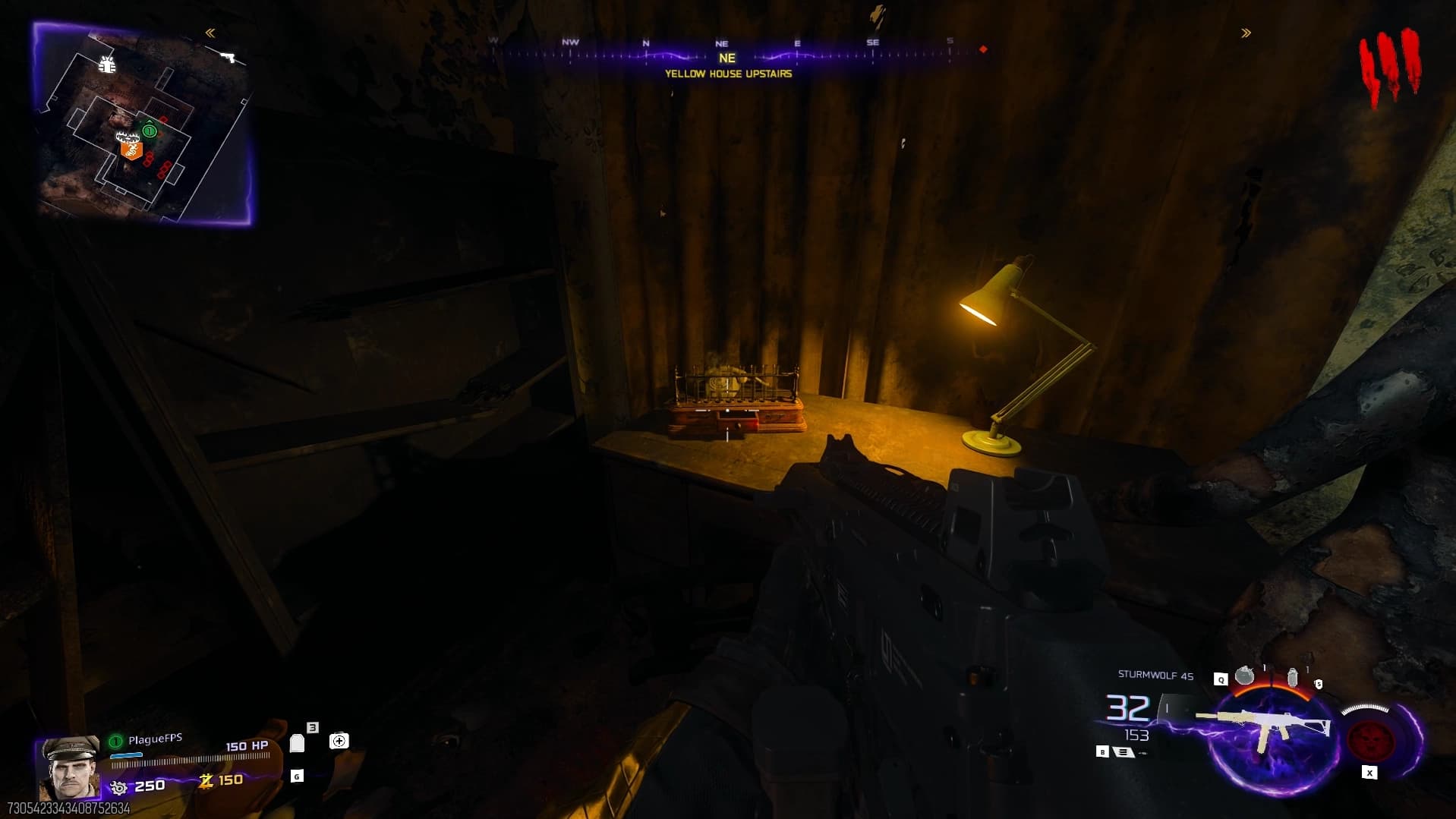Click the PlagueFPS character portrait
Viewport: 1456px width, 819px height.
click(71, 766)
